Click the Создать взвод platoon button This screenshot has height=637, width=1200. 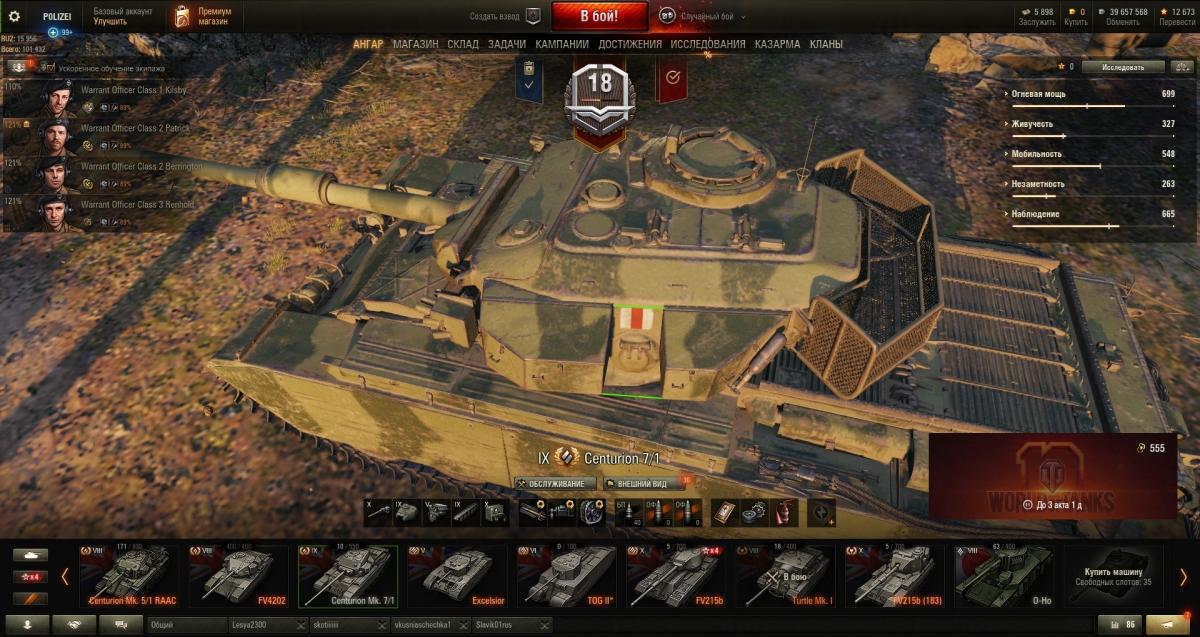pos(505,16)
